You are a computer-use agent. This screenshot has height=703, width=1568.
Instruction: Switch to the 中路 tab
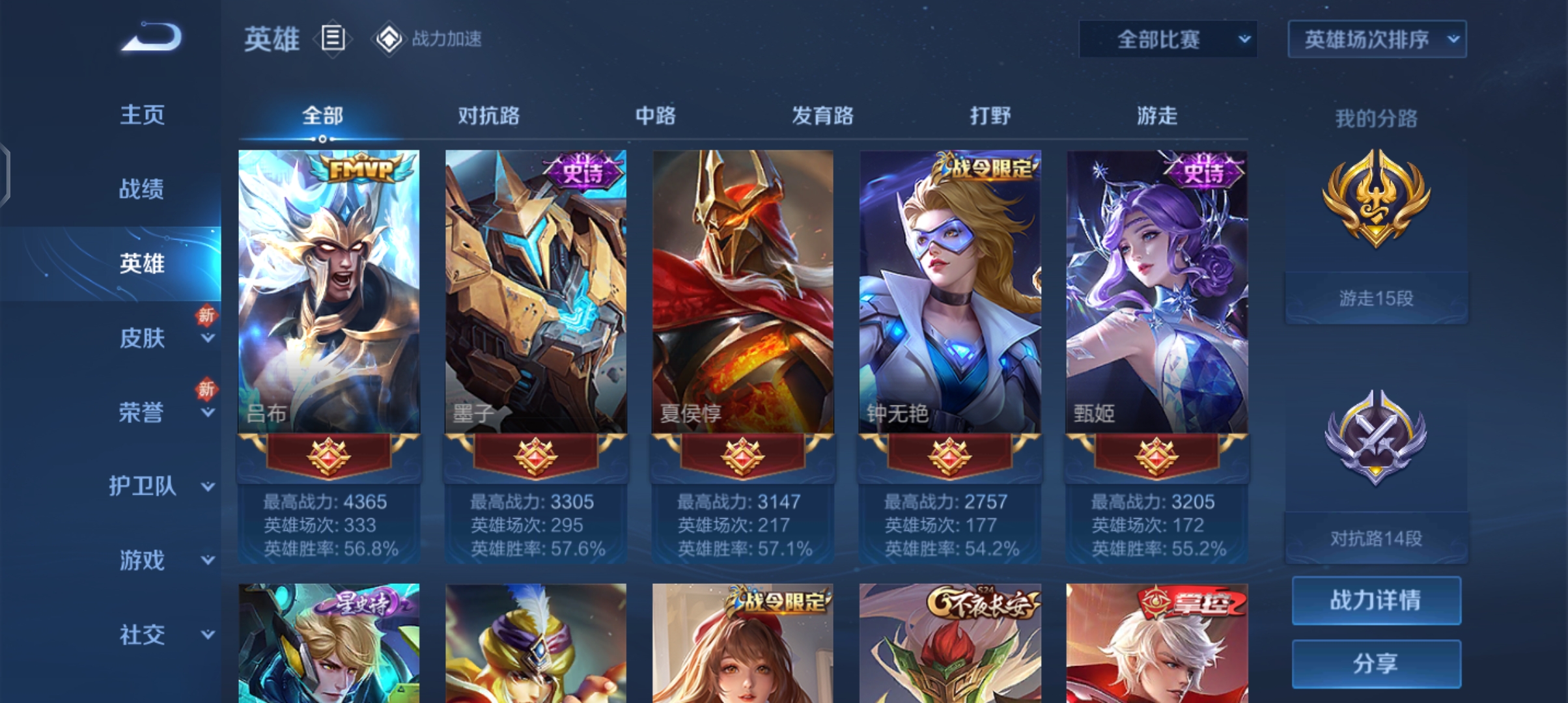pyautogui.click(x=656, y=116)
